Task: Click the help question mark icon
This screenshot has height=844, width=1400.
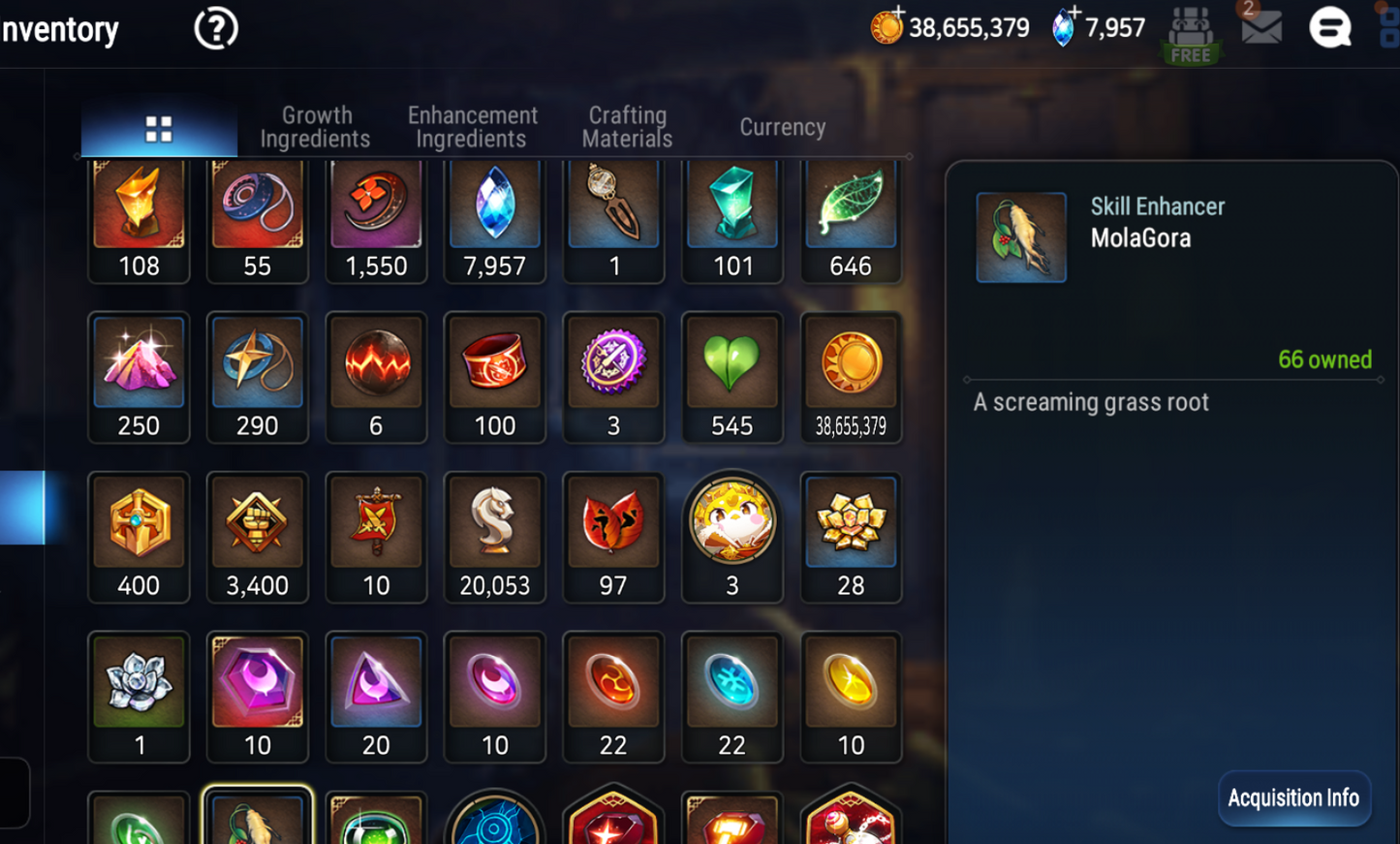Action: [x=214, y=27]
